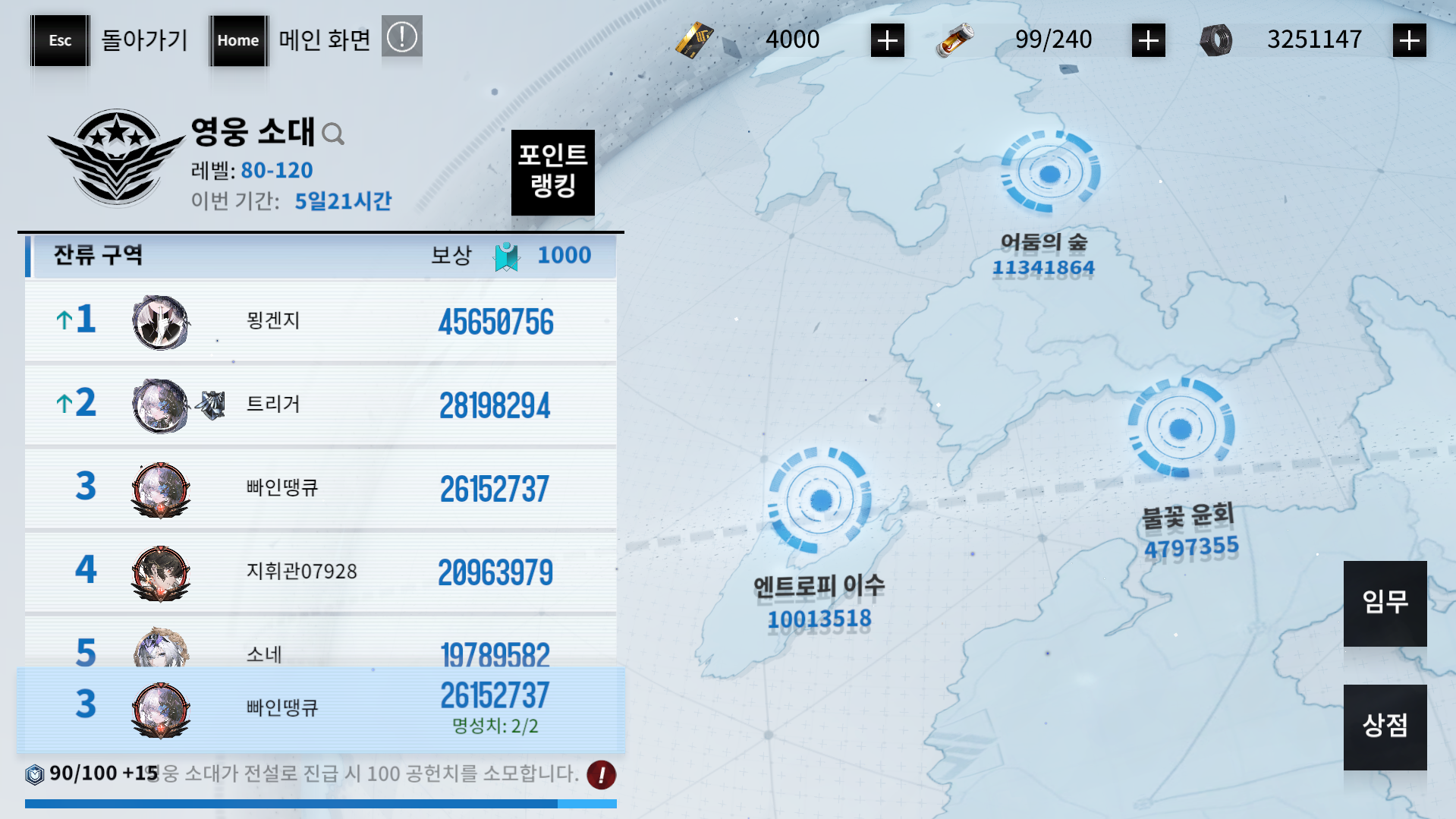Inspect 영웅 소대 with the magnifier icon
The image size is (1456, 819).
pos(333,134)
